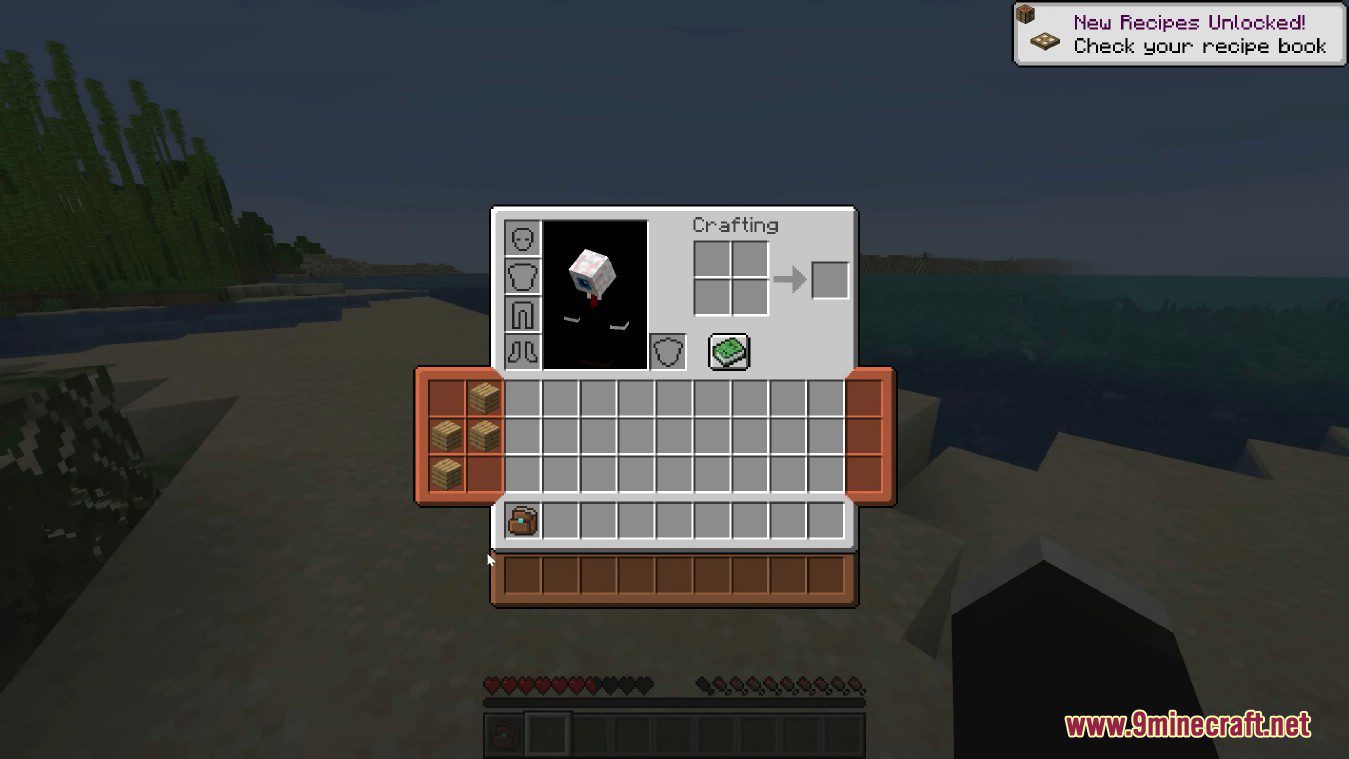
Task: Pick up the backpack item in the inventory
Action: pyautogui.click(x=521, y=519)
